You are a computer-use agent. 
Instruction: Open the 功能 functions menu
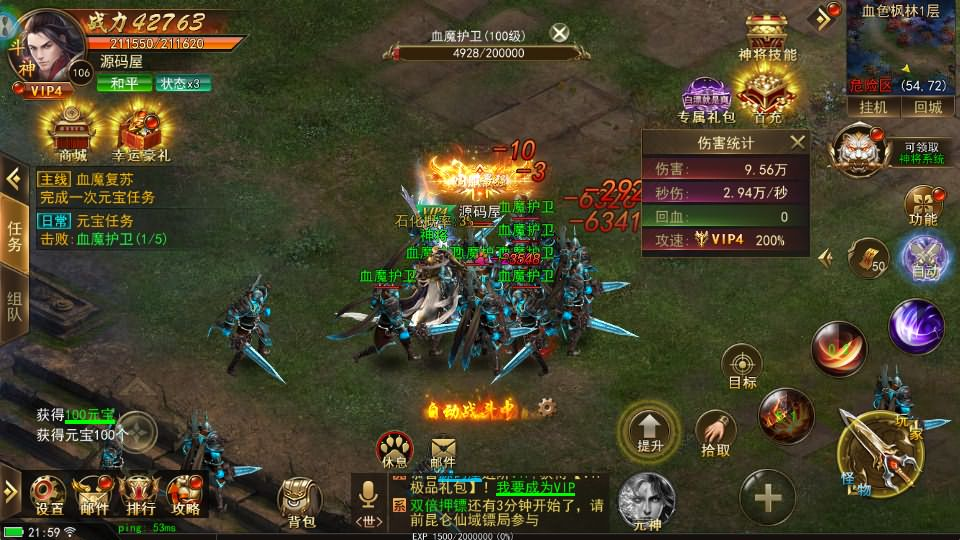922,205
